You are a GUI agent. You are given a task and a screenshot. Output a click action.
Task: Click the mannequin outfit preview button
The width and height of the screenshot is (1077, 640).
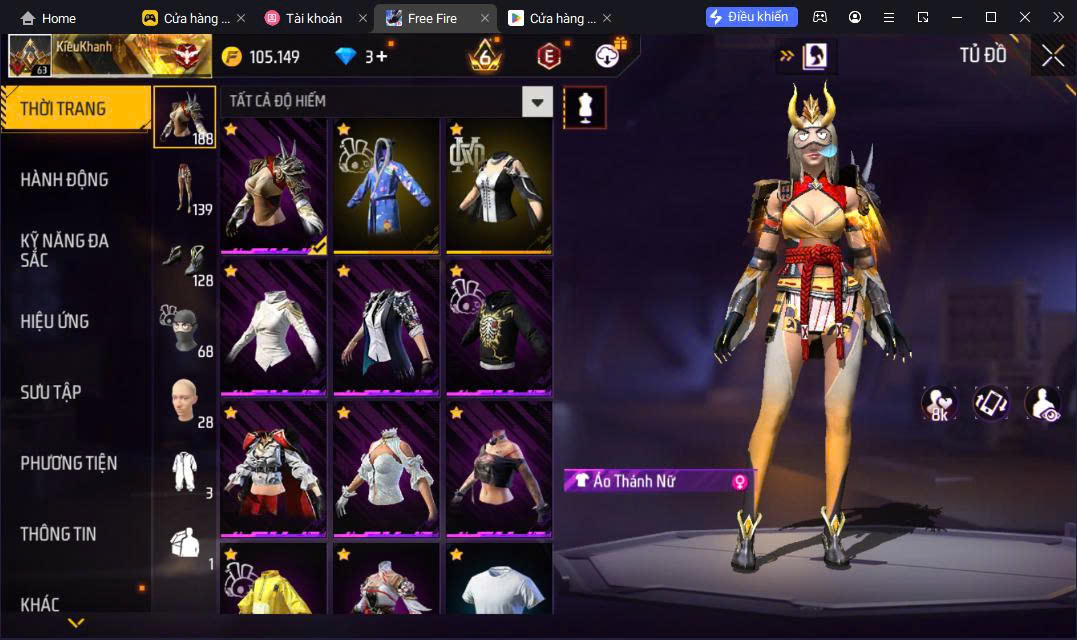point(585,107)
